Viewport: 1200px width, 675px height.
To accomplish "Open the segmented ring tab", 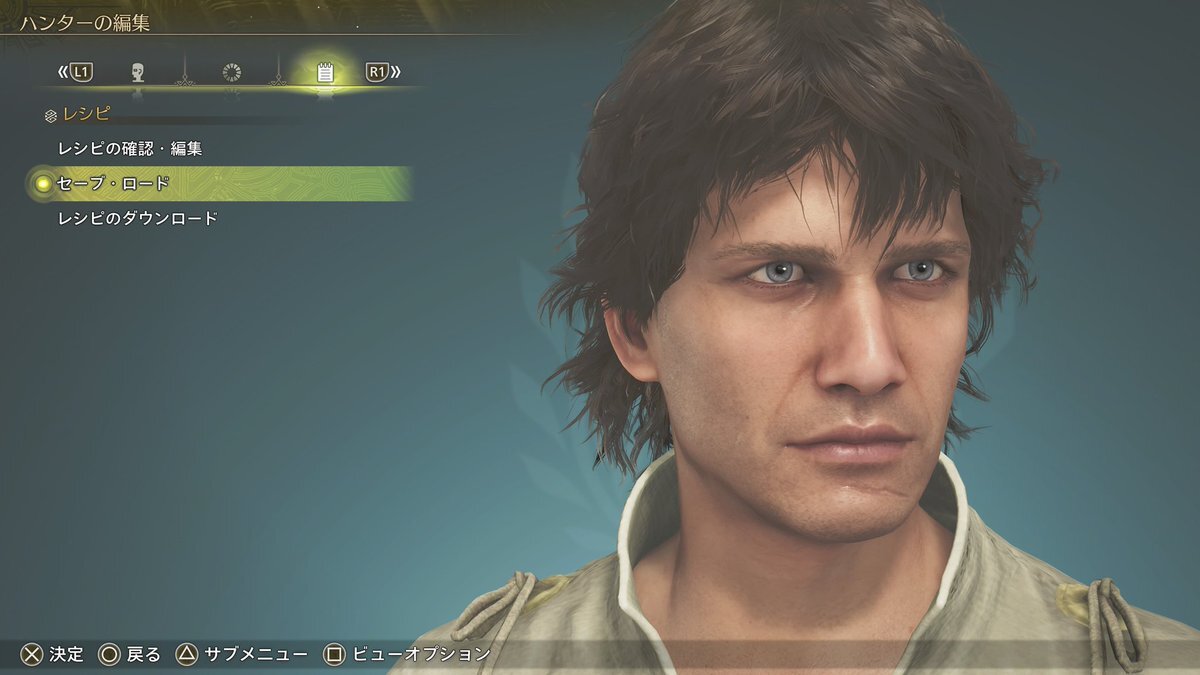I will tap(232, 72).
